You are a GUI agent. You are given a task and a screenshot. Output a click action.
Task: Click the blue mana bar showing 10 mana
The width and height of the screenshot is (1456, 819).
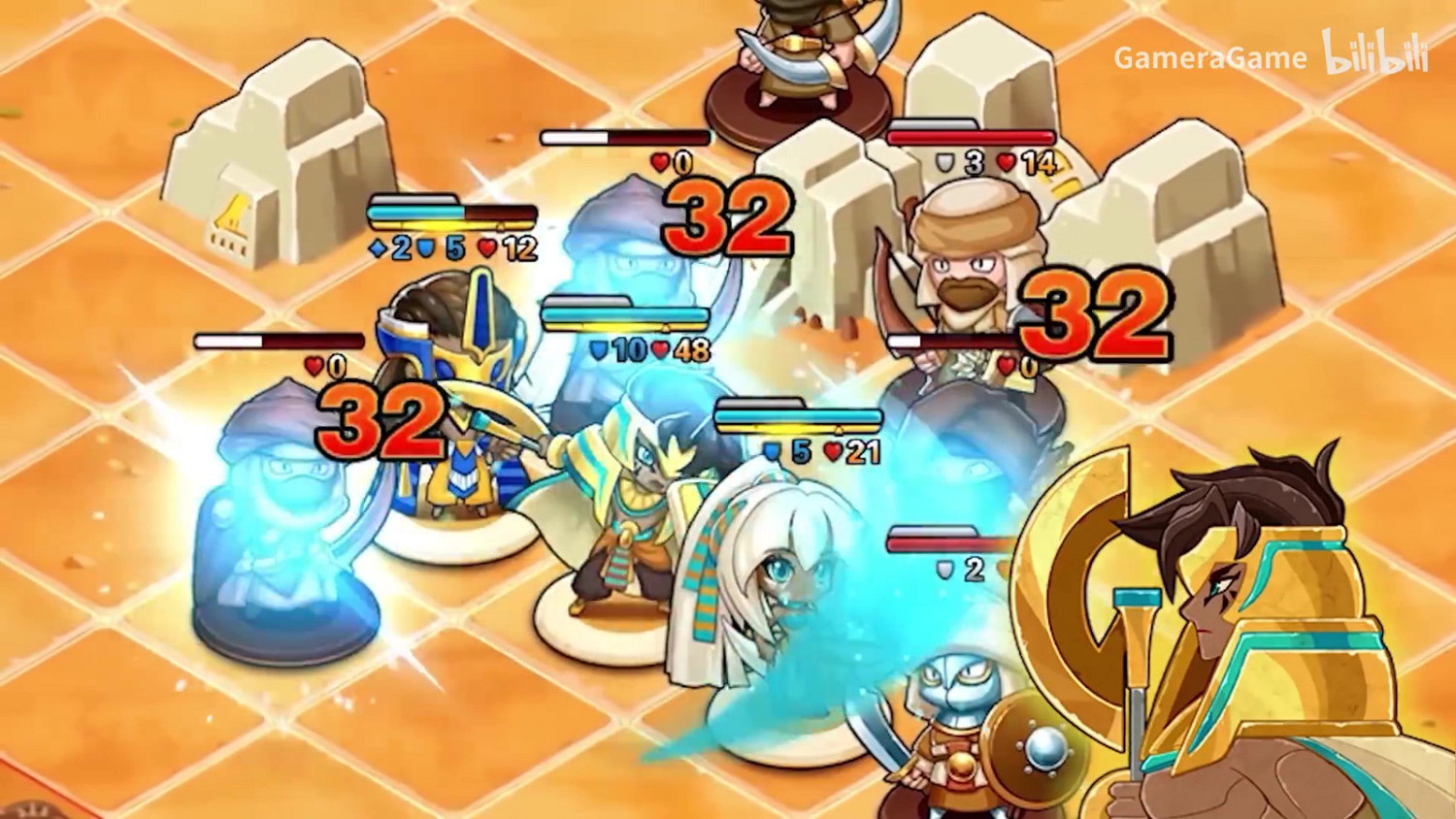(x=624, y=315)
